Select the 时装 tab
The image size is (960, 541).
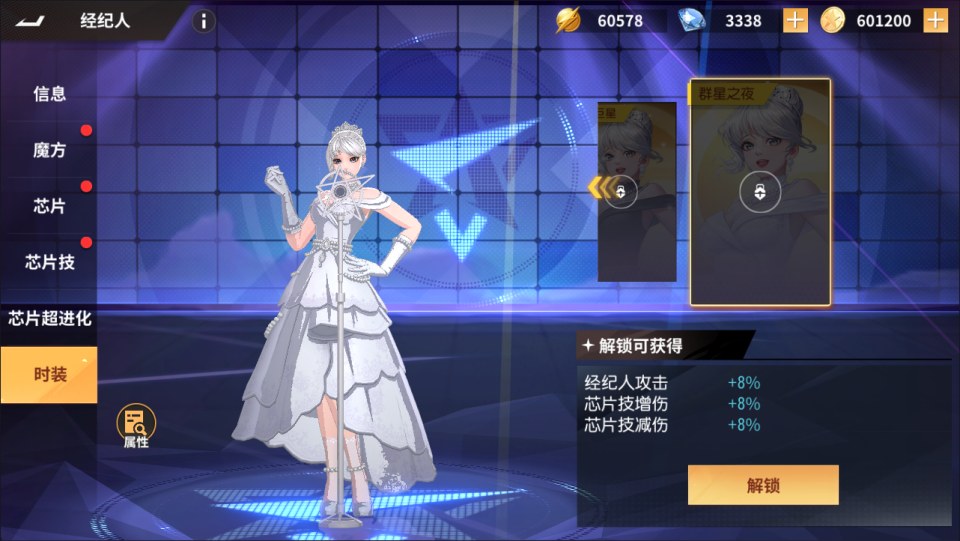[x=49, y=375]
